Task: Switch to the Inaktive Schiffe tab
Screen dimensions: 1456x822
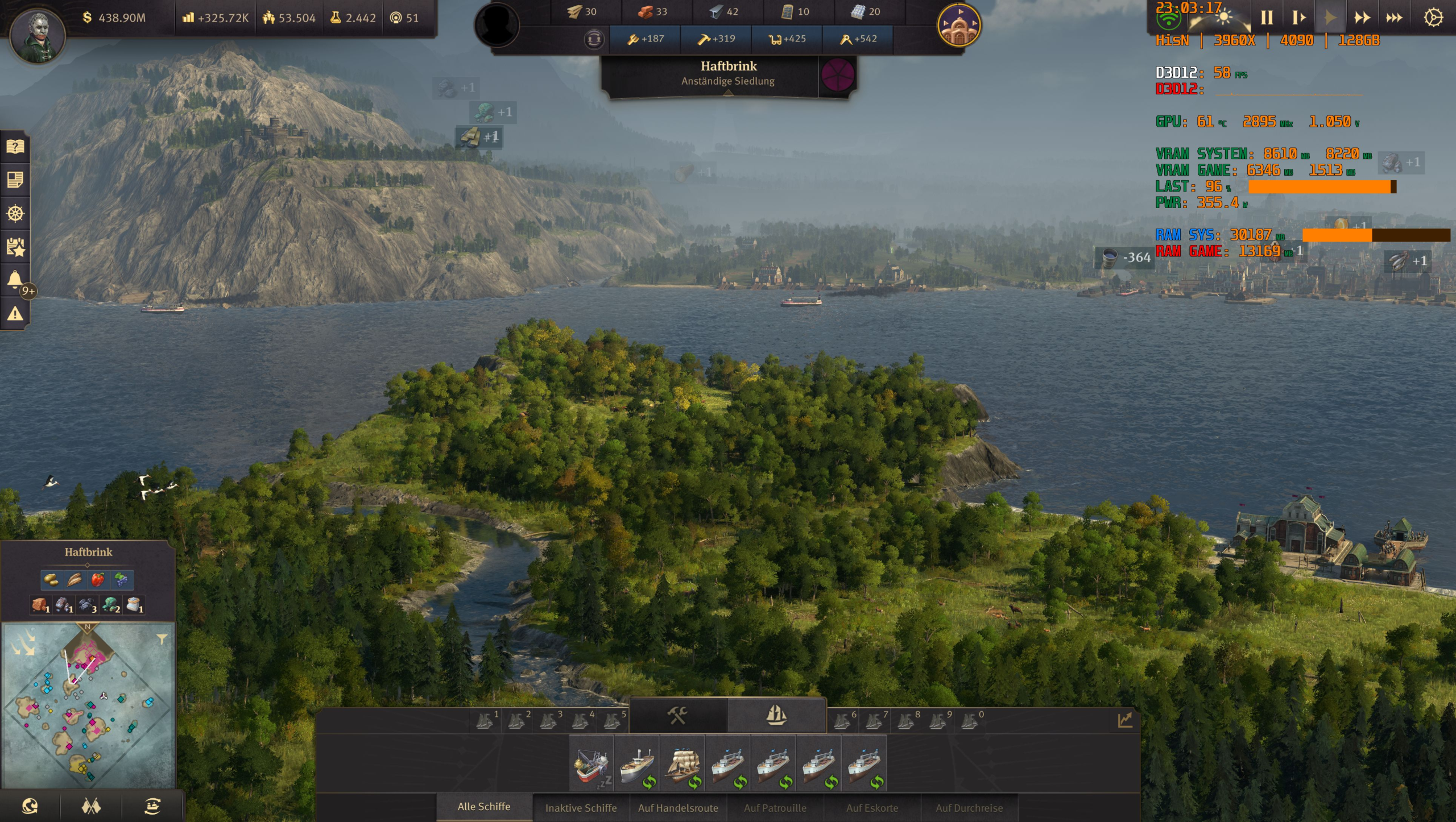Action: (x=581, y=808)
